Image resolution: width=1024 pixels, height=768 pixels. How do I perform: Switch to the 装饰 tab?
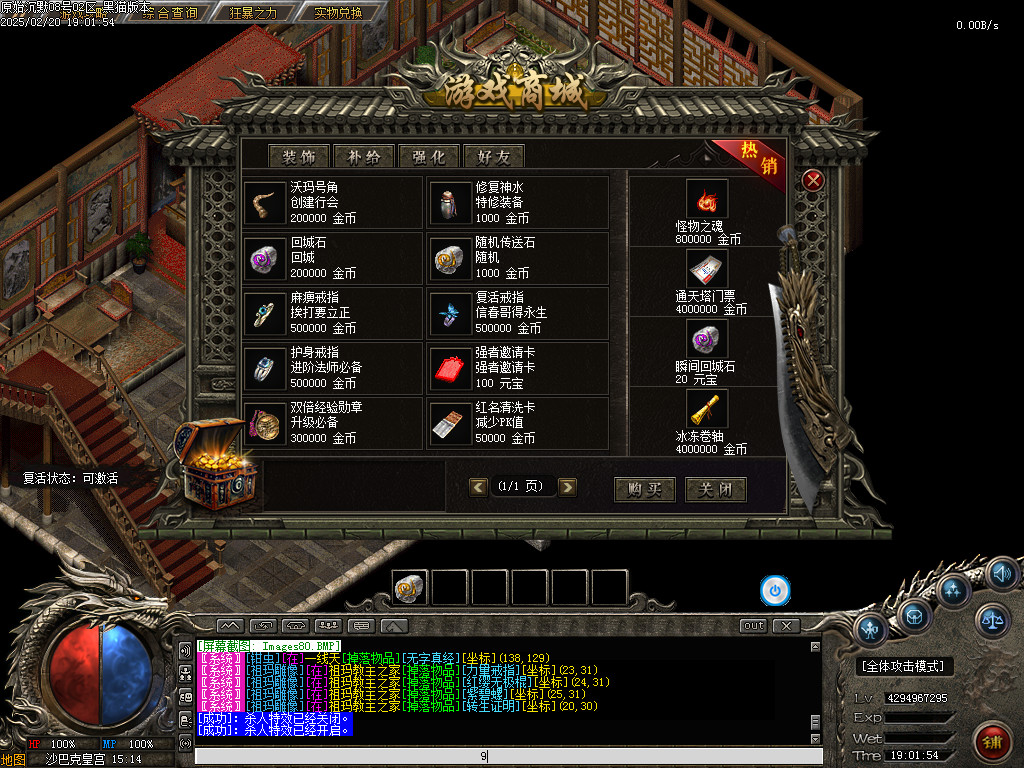point(299,156)
